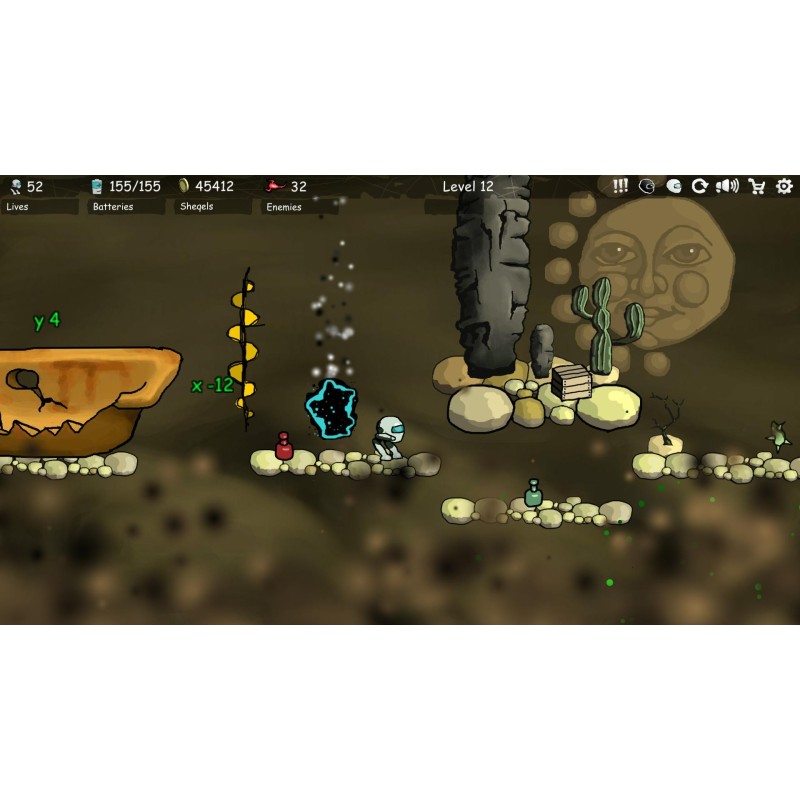Open settings with the gear icon
The image size is (800, 800).
coord(784,186)
